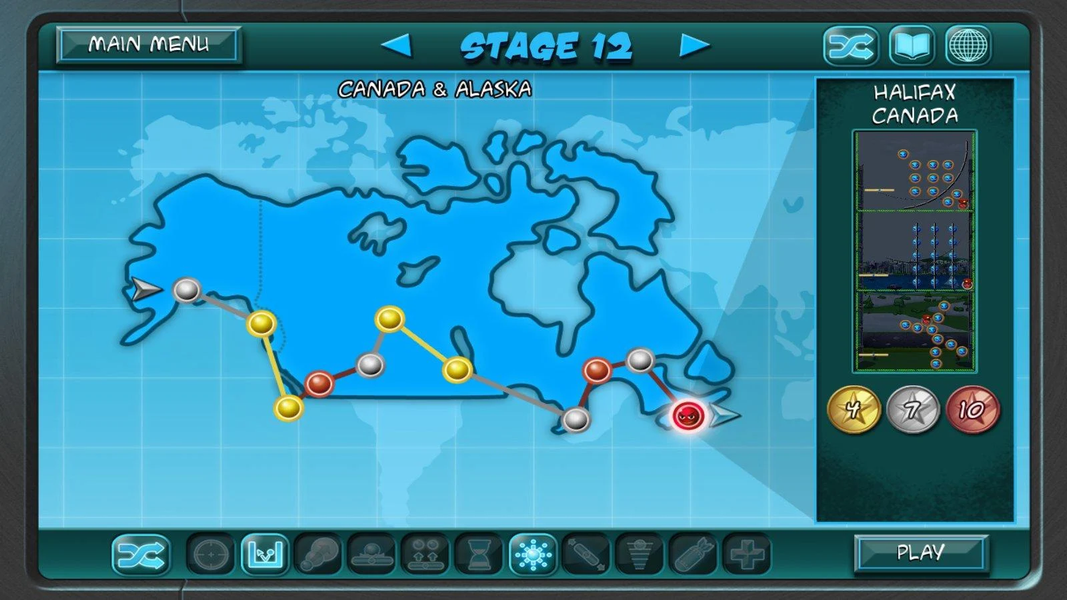Click the Halifax level preview thumbnail

(915, 251)
